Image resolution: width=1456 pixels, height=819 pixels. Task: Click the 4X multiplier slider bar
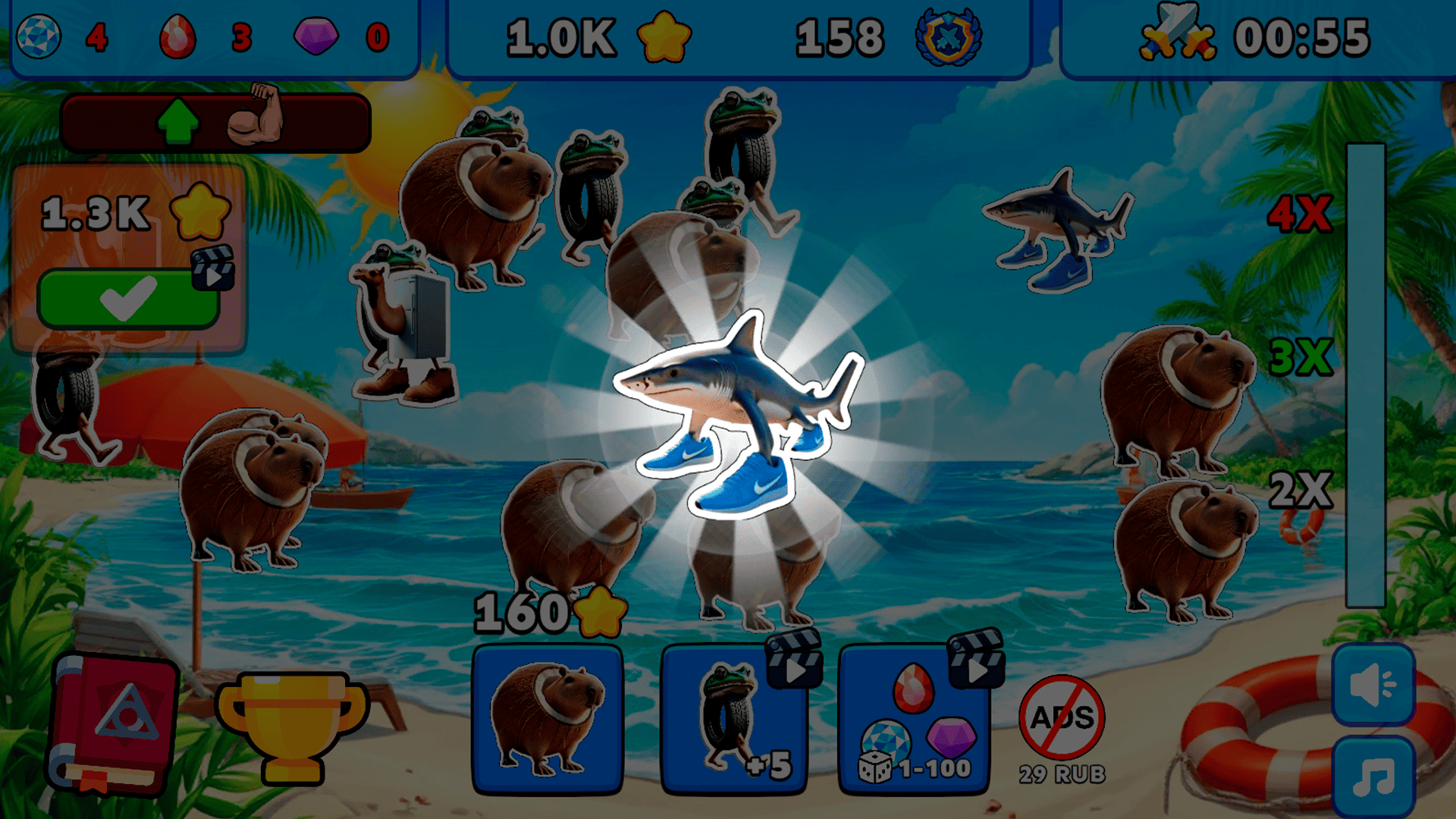click(x=1365, y=212)
